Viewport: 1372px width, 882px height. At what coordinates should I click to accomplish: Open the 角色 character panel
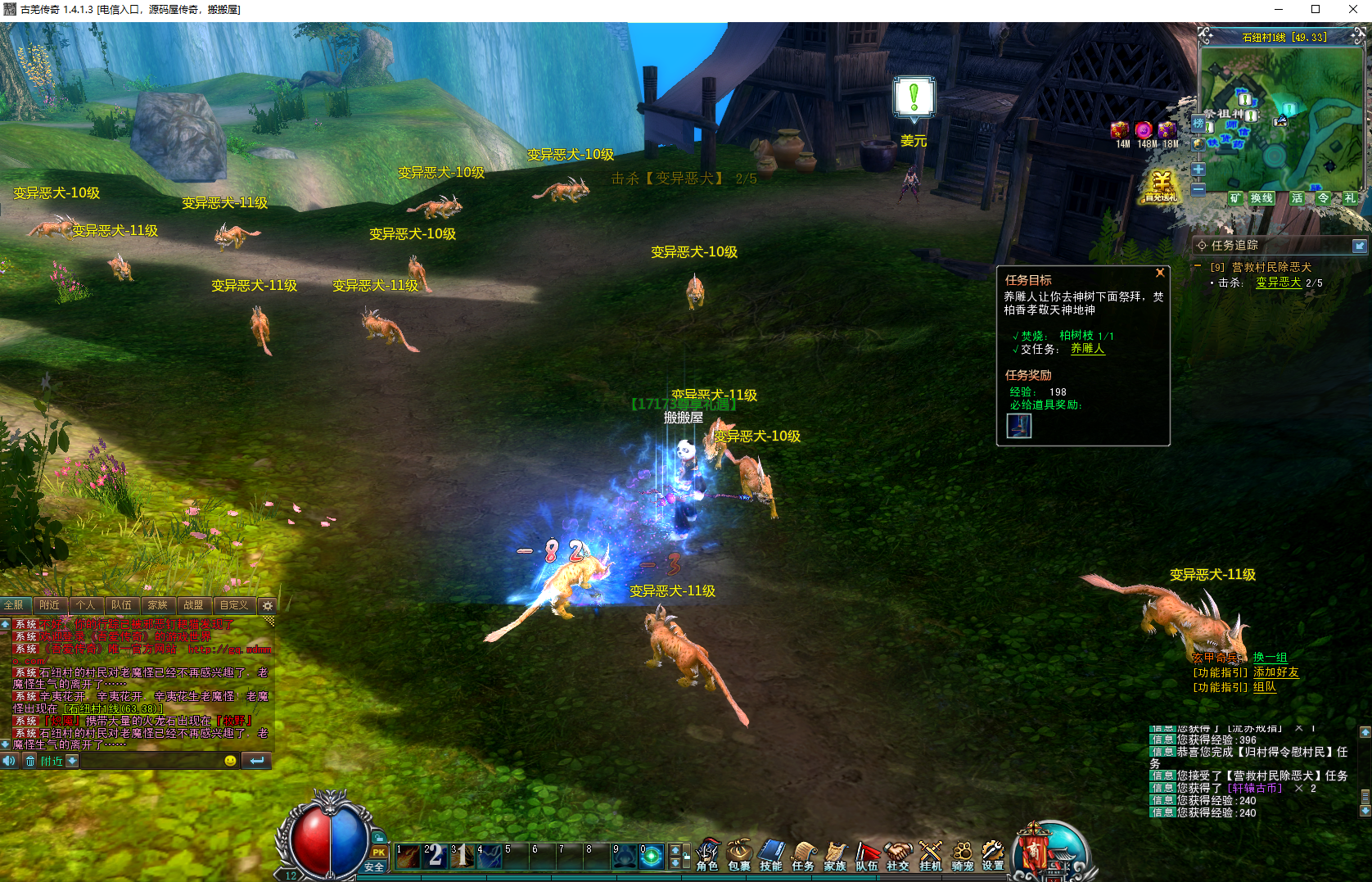point(707,857)
